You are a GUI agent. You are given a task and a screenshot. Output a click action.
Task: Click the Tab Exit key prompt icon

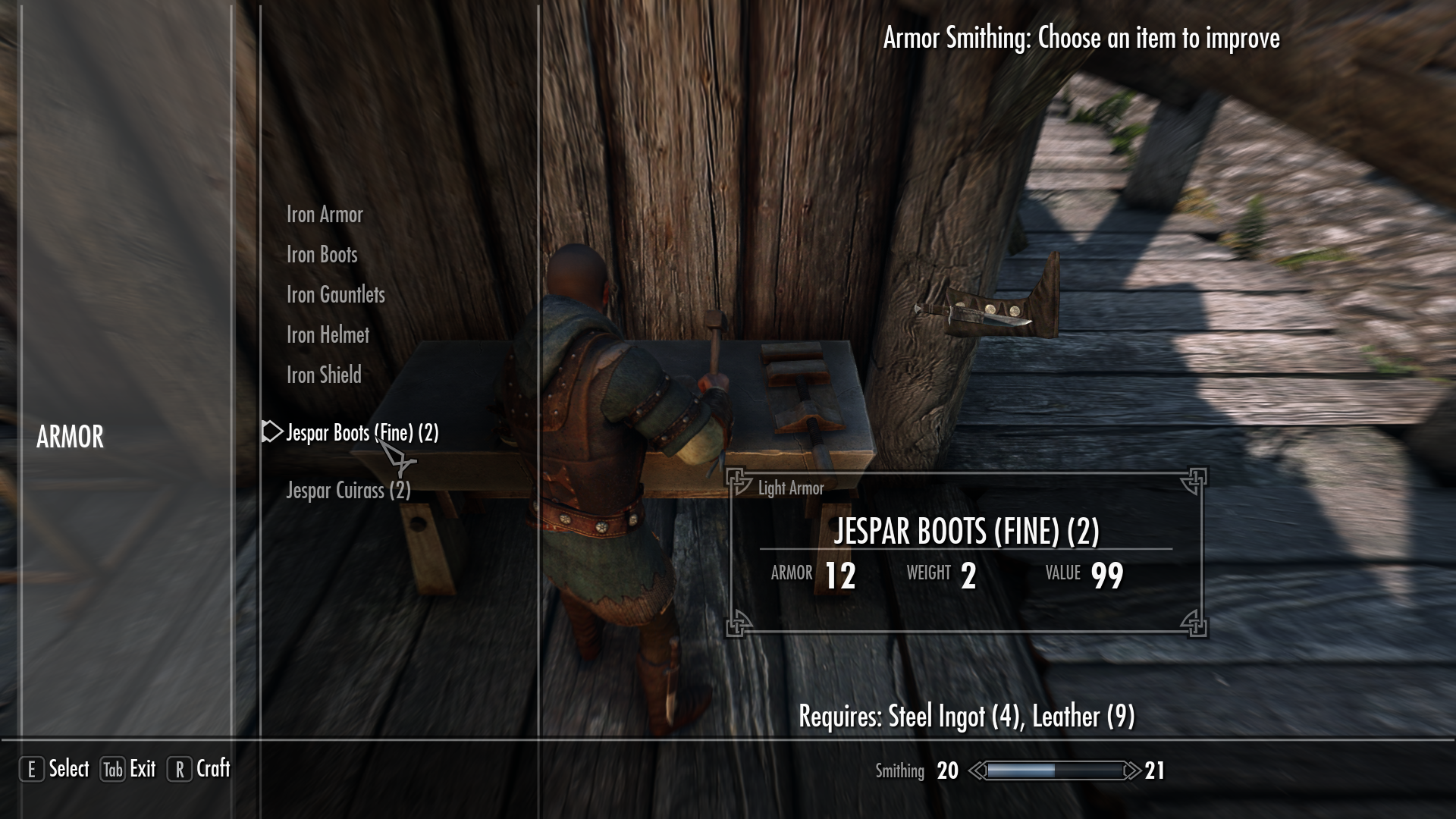(x=111, y=769)
